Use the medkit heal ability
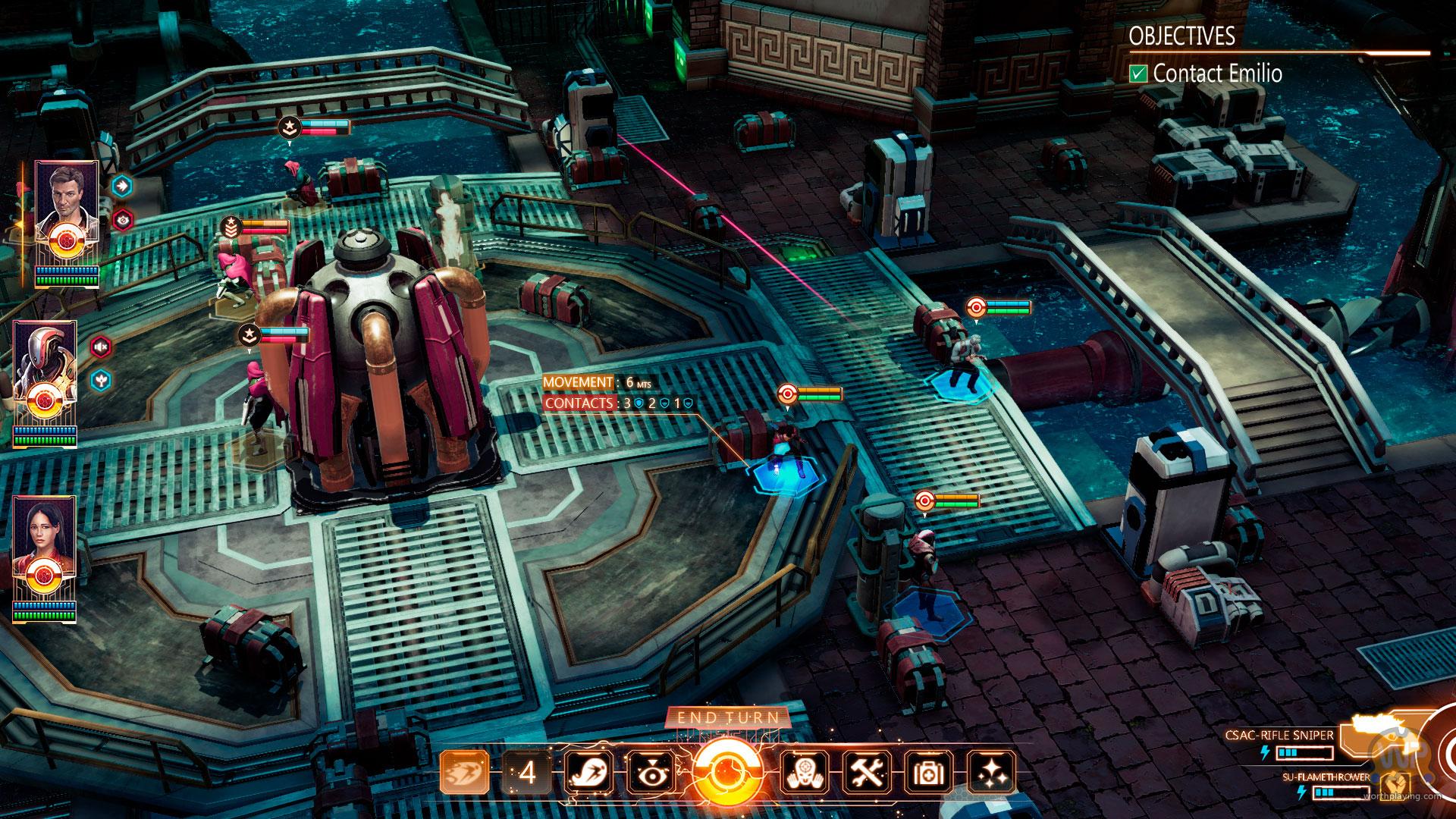Viewport: 1456px width, 819px height. click(930, 773)
